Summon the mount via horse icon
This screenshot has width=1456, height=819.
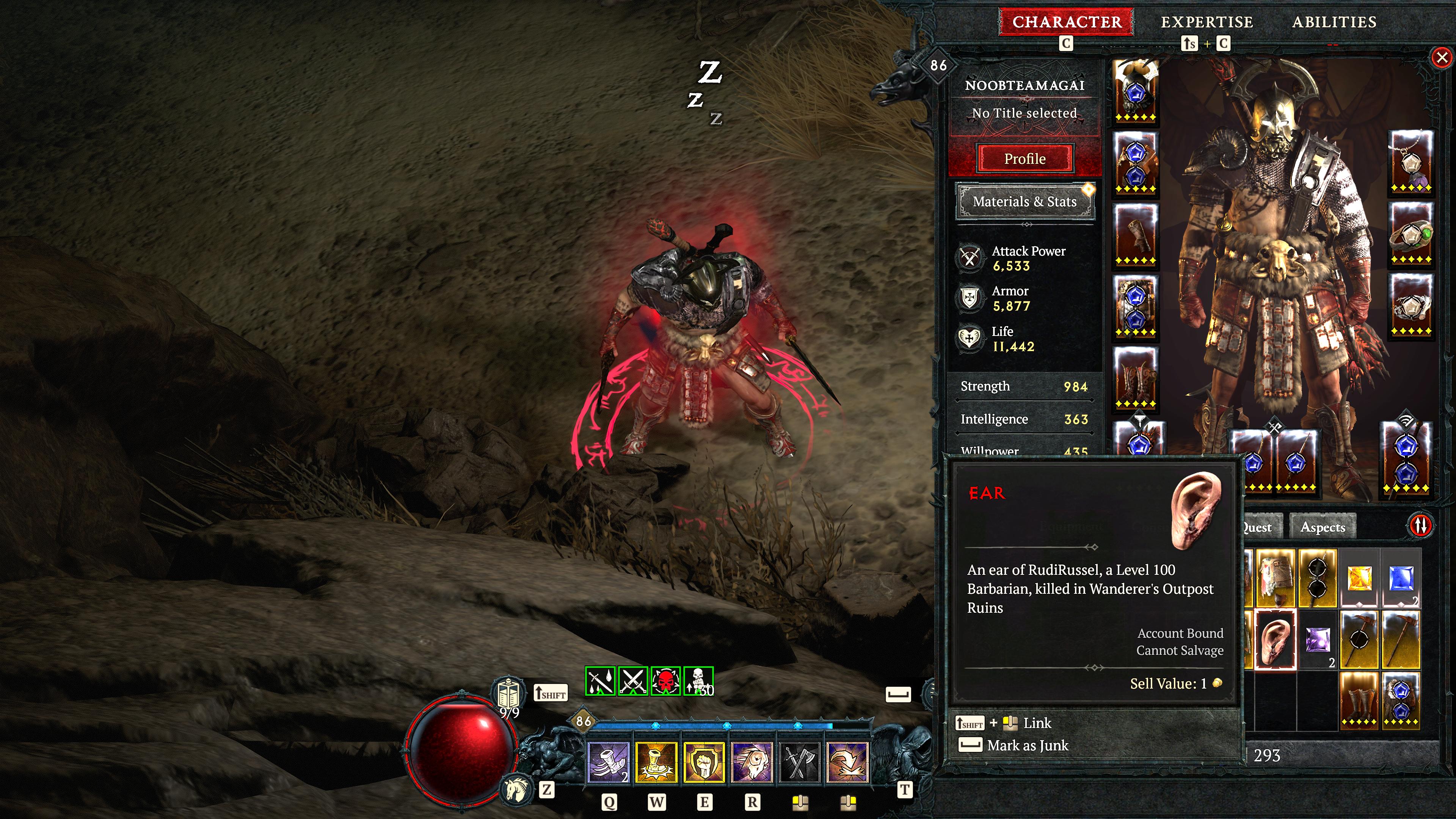(516, 789)
